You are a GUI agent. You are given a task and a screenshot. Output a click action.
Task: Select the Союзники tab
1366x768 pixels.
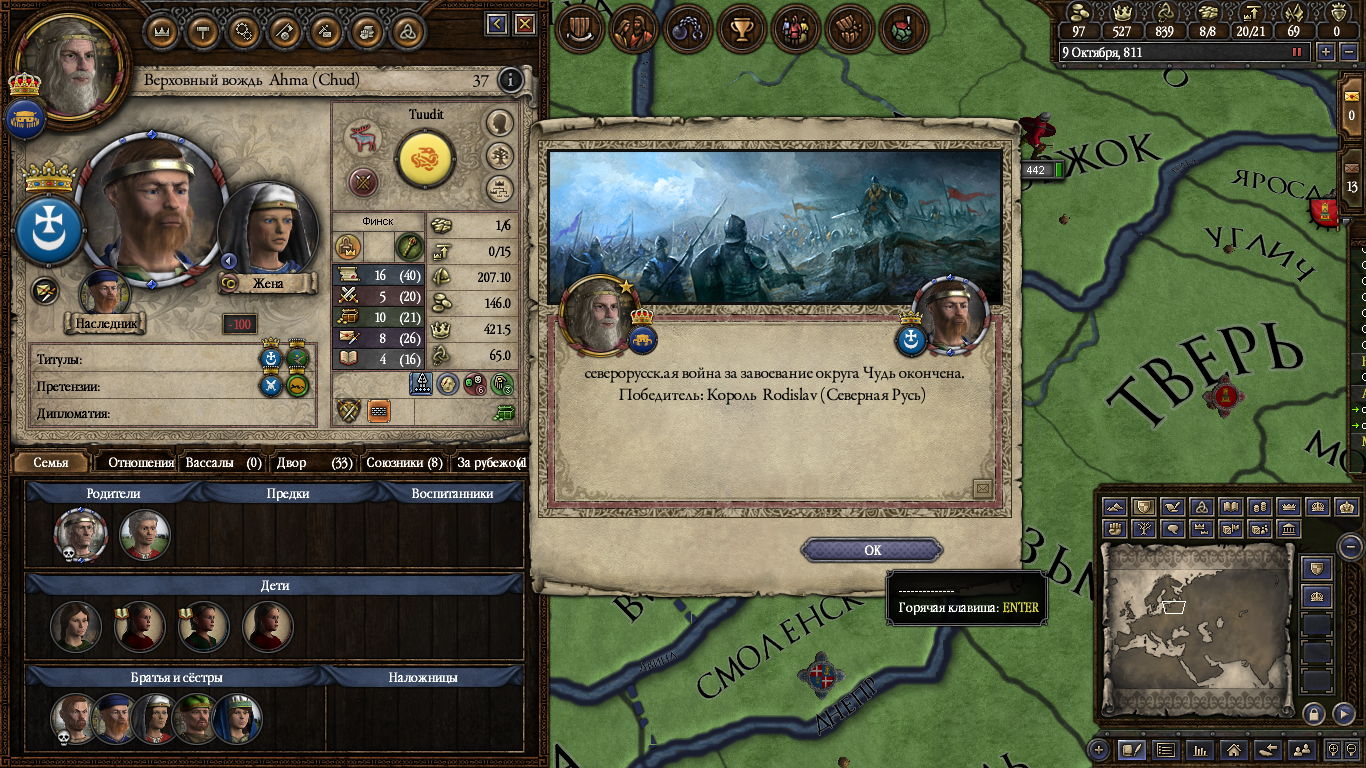coord(403,463)
